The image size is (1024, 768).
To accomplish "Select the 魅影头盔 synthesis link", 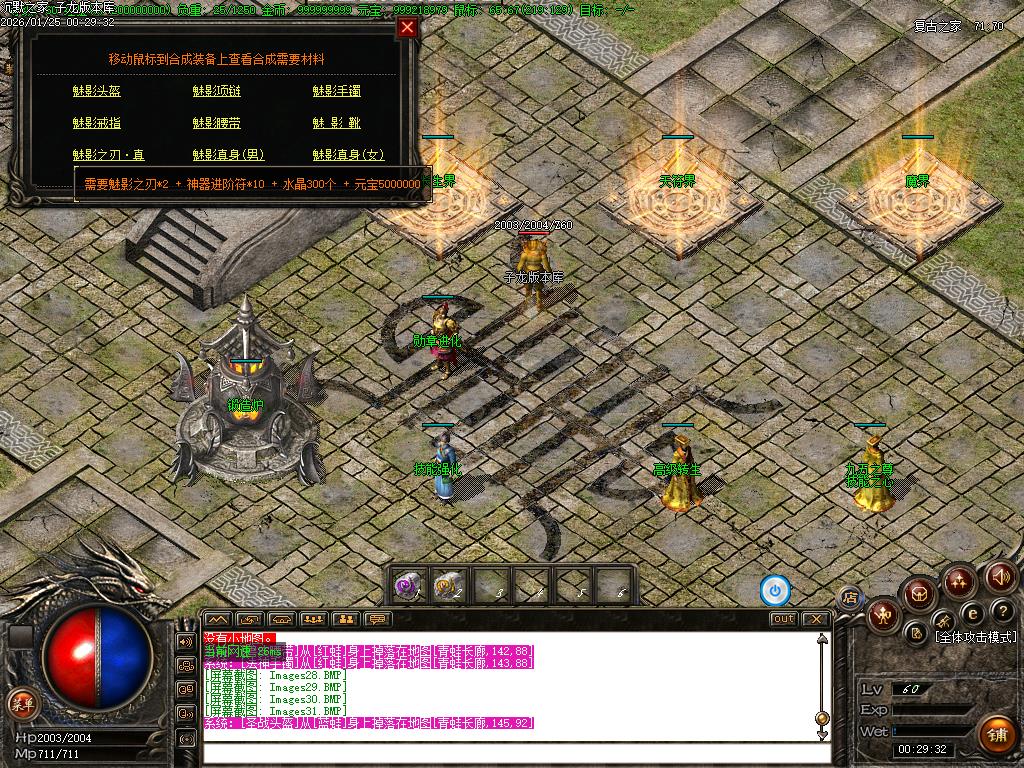I will tap(96, 91).
